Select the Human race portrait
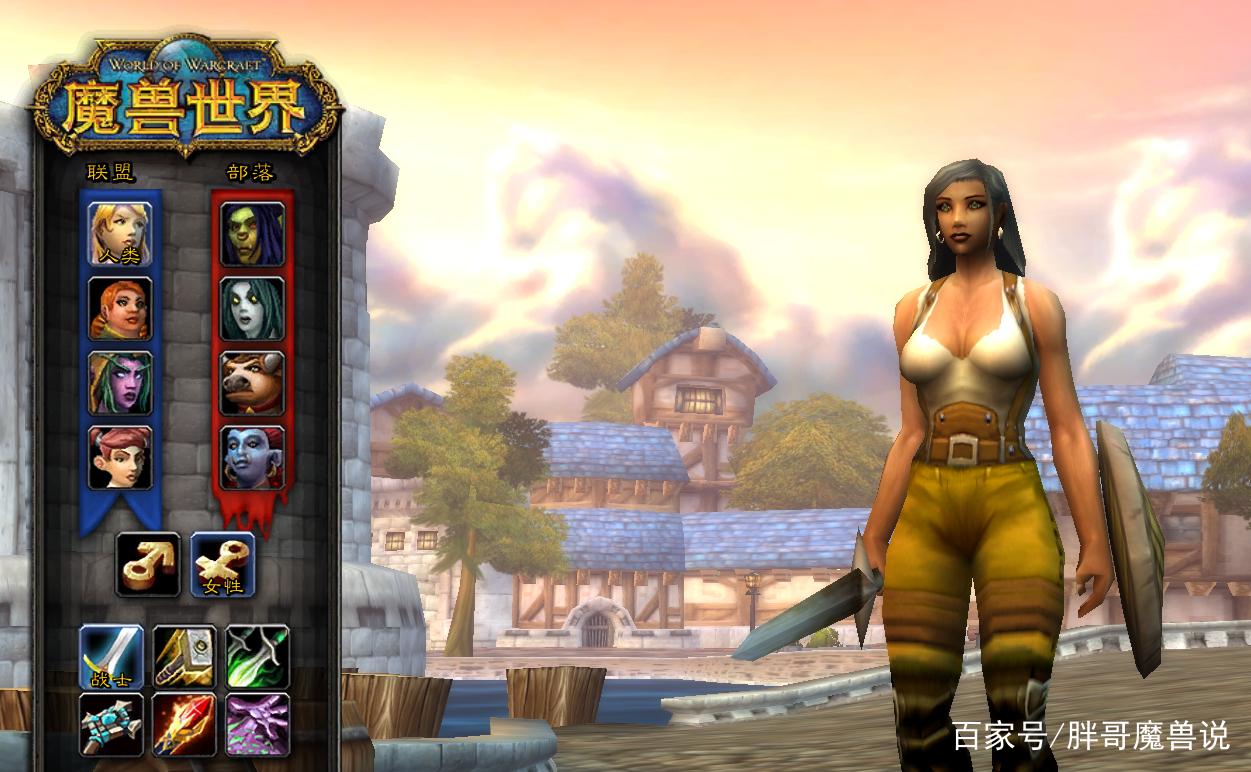The image size is (1251, 772). click(x=120, y=234)
